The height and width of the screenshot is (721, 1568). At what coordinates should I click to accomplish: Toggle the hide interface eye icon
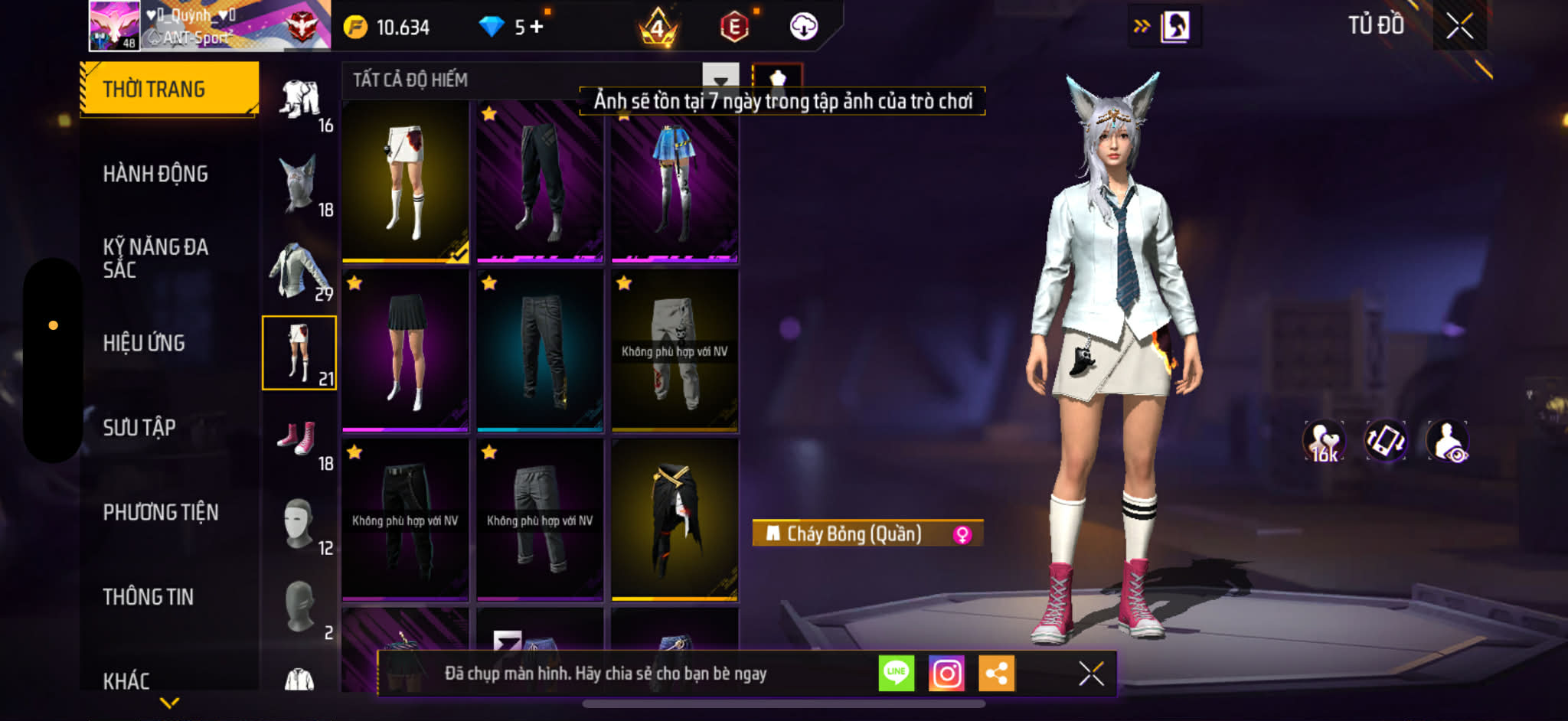pyautogui.click(x=1447, y=441)
